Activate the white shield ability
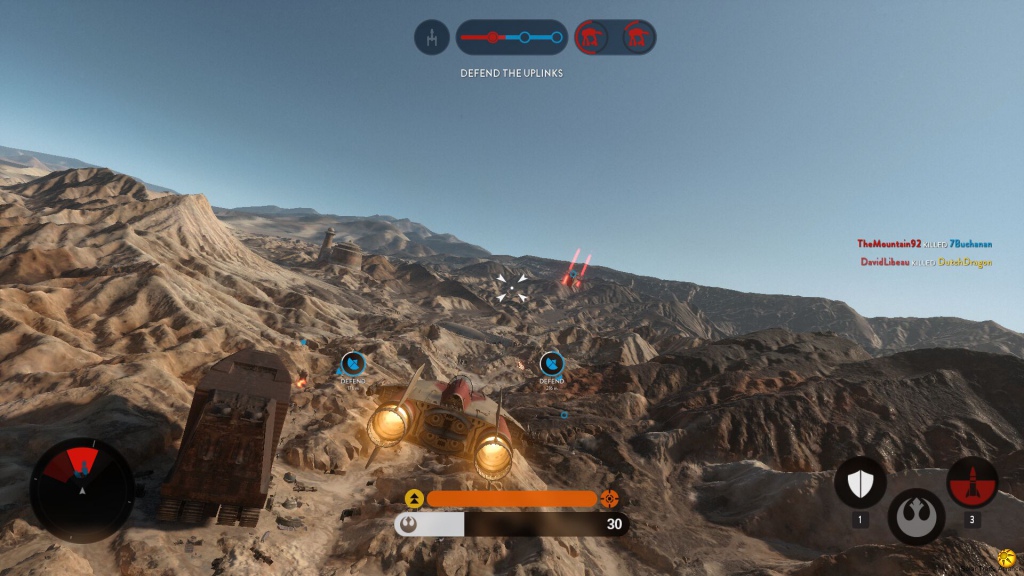This screenshot has width=1024, height=576. pos(860,484)
